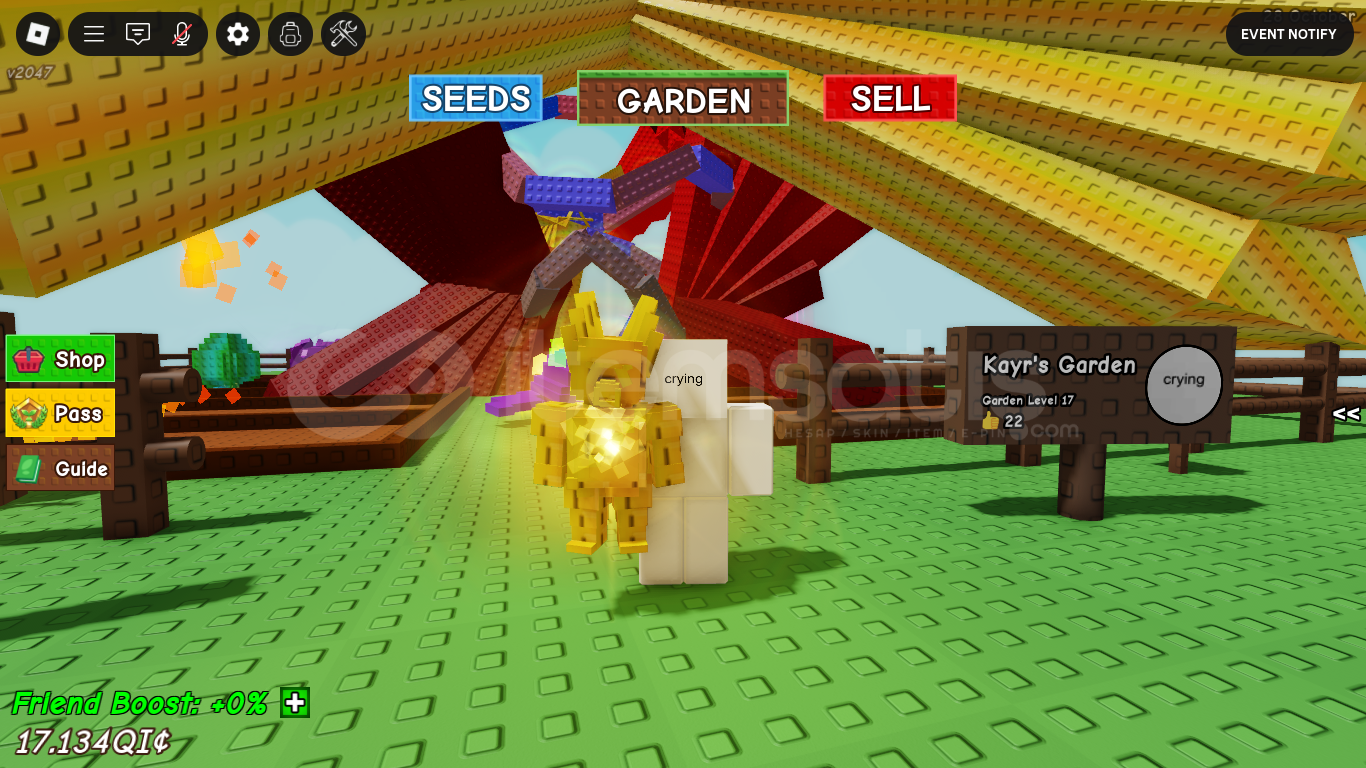This screenshot has height=768, width=1366.
Task: Enable Friend Boost with the green plus
Action: pyautogui.click(x=293, y=704)
